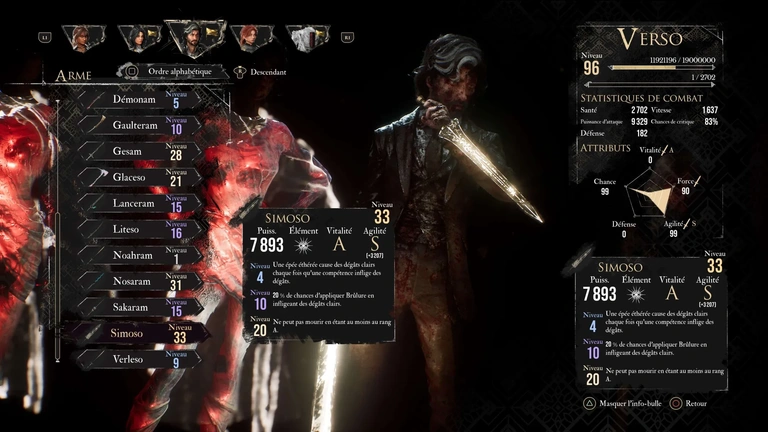
Task: Switch to the brown-haired woman's portrait
Action: click(x=81, y=38)
